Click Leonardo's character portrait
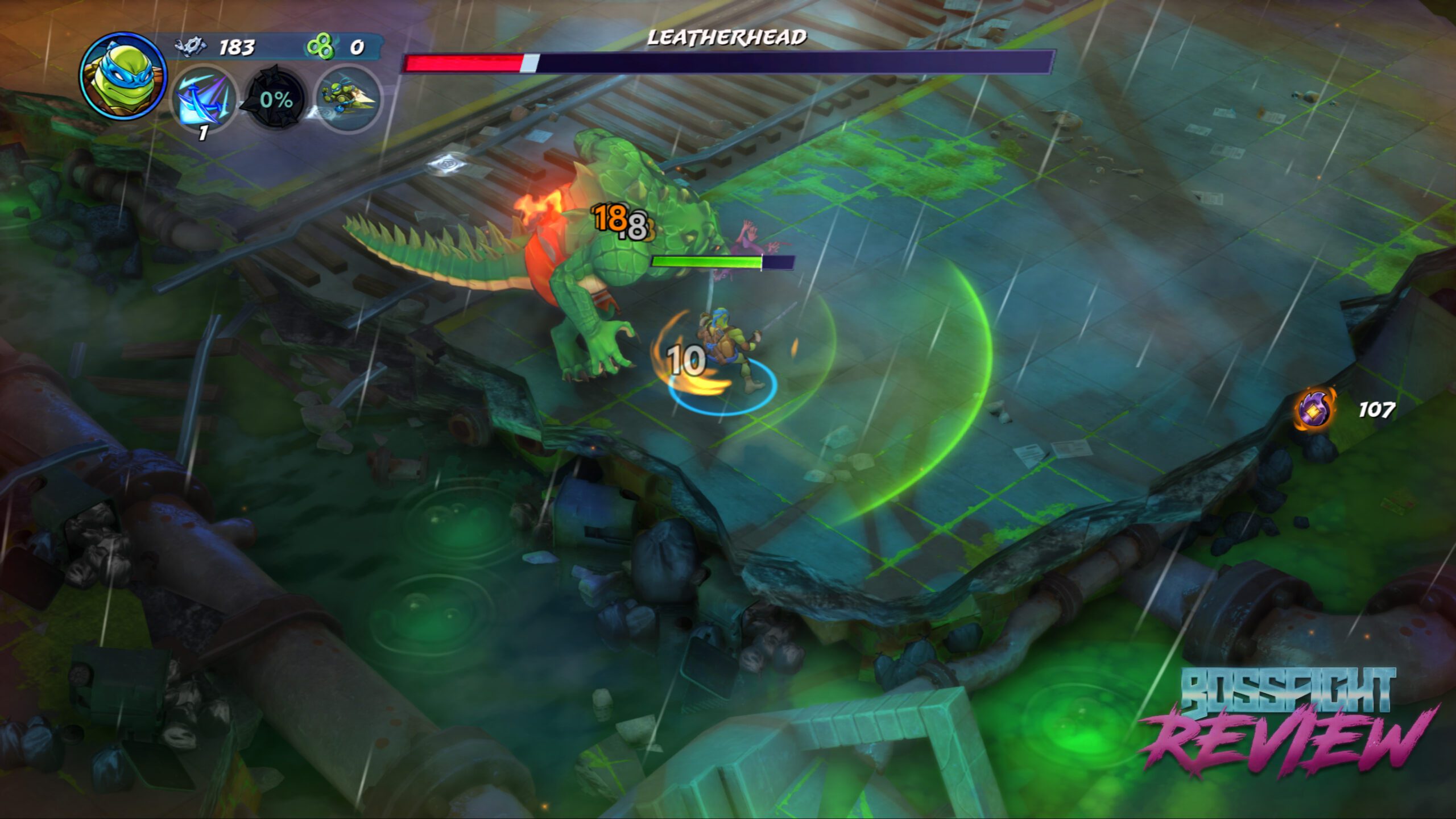 tap(122, 76)
